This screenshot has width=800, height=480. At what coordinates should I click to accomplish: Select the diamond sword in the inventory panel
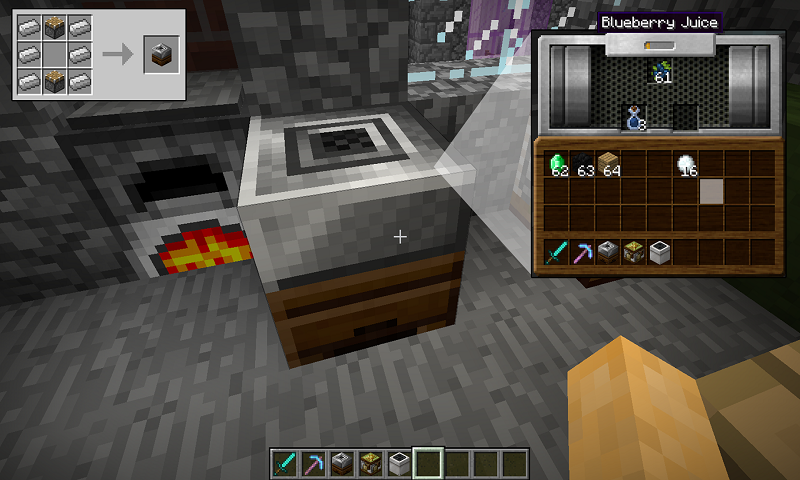(557, 252)
